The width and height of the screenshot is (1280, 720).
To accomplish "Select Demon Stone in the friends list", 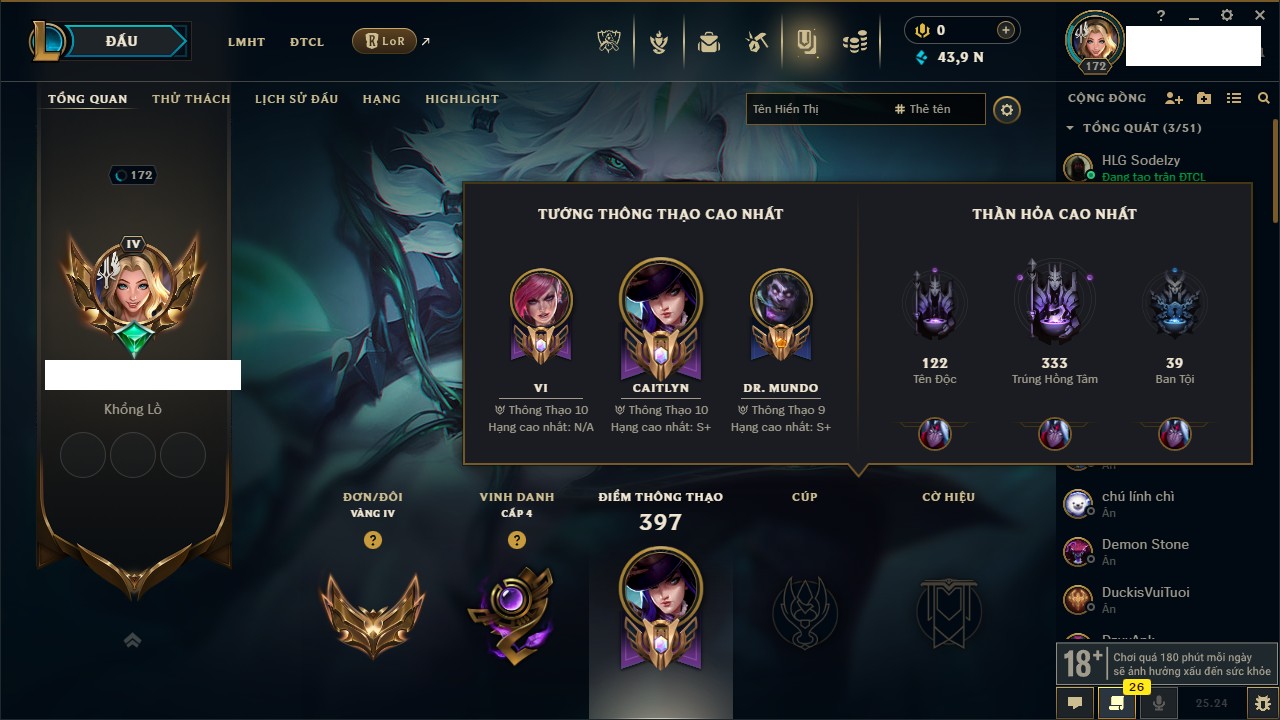I will click(1145, 544).
